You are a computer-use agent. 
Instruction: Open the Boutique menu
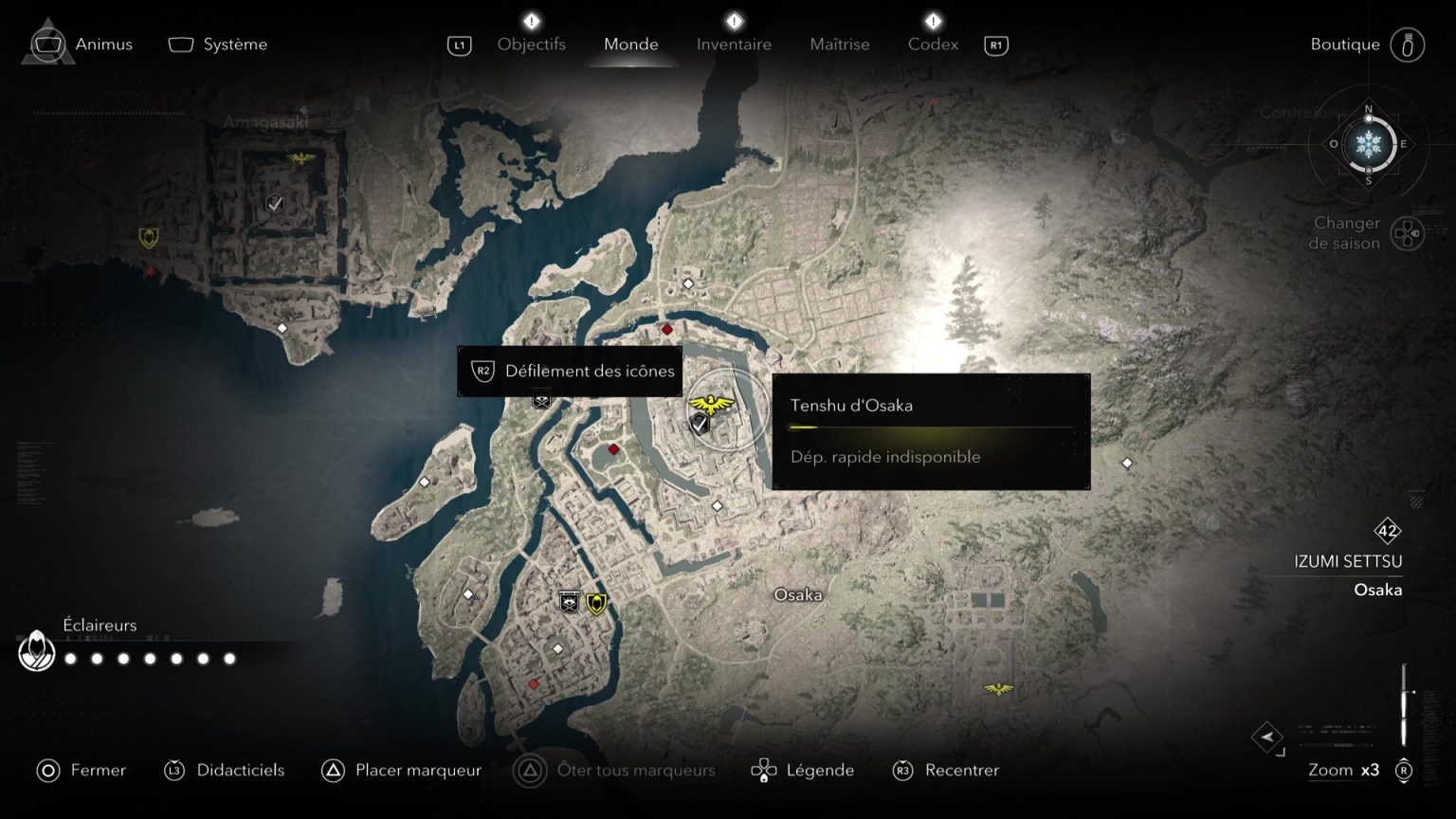point(1344,44)
